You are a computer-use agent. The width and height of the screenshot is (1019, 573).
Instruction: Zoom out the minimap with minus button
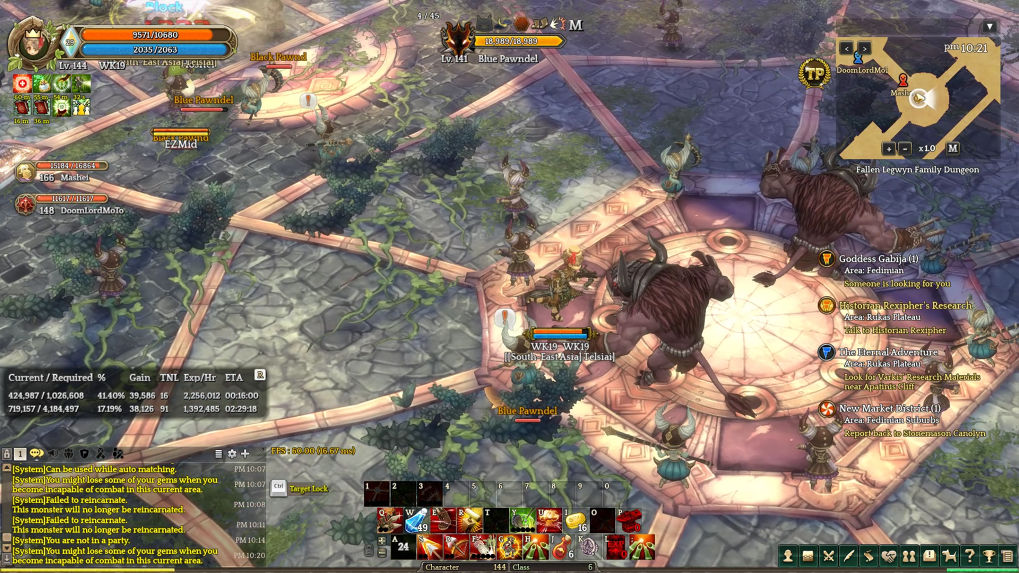pos(905,148)
